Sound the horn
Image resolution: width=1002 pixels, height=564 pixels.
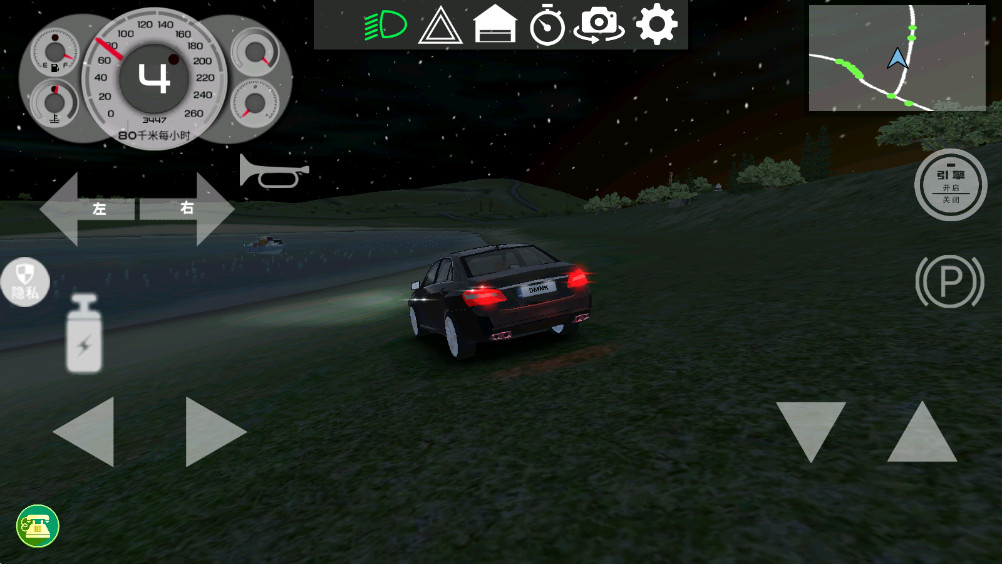point(272,172)
